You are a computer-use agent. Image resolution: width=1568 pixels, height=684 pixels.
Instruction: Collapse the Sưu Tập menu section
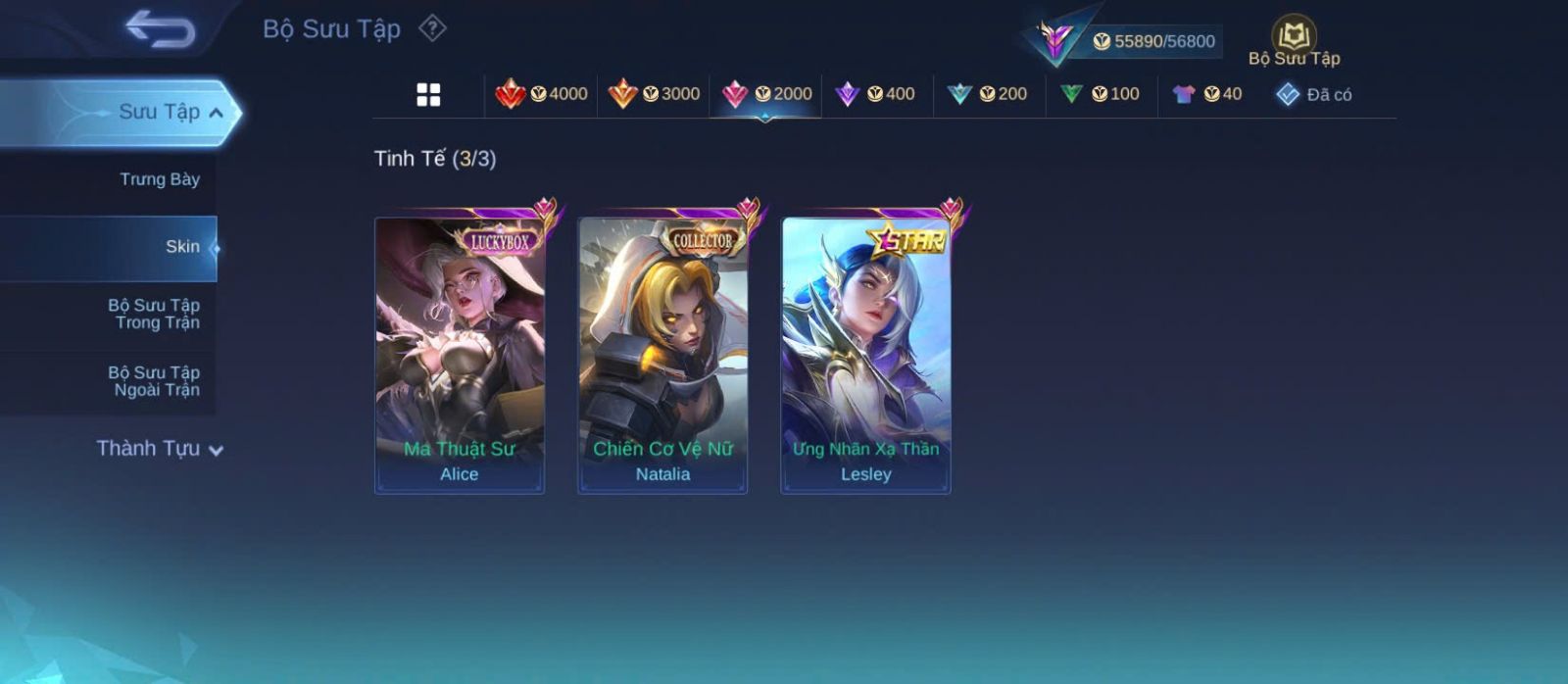coord(216,113)
